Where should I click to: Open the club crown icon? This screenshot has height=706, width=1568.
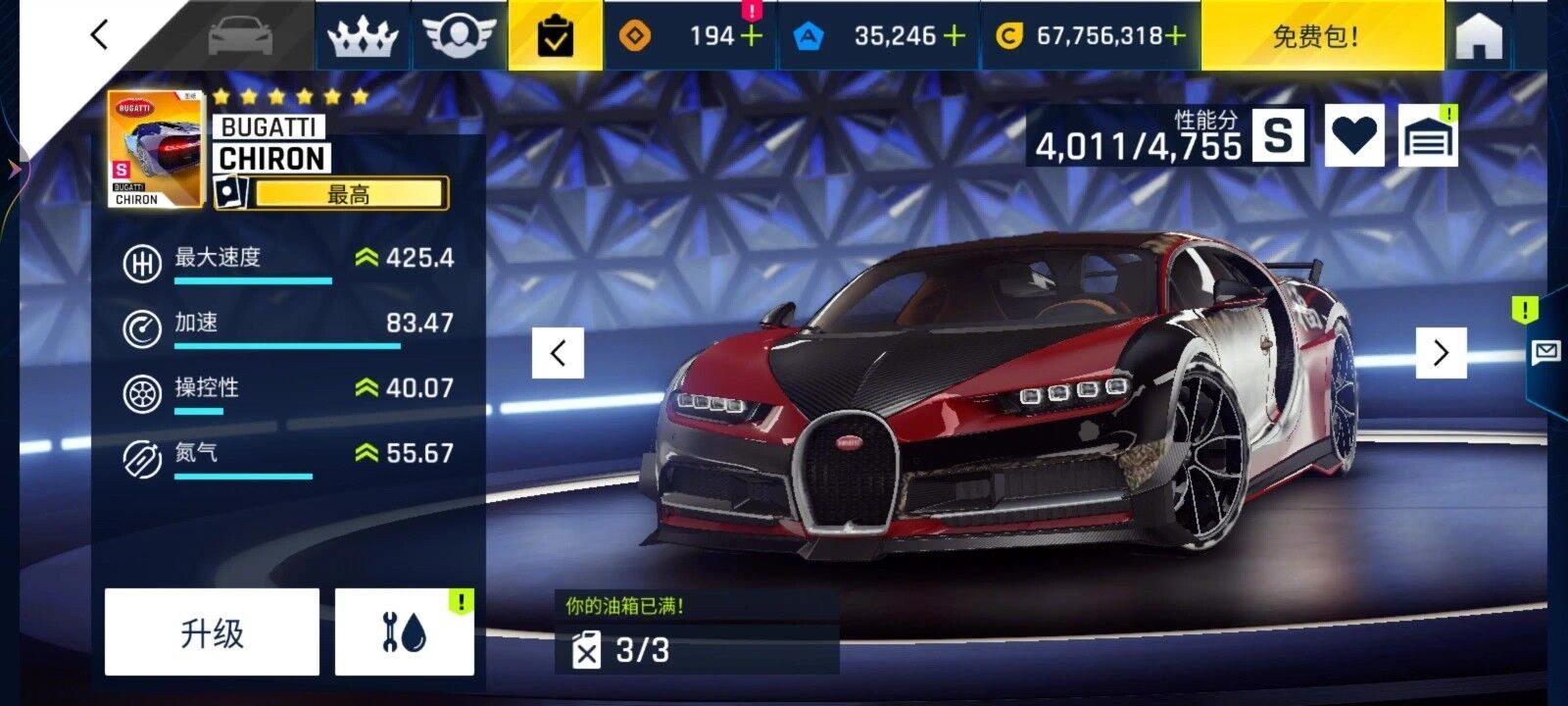(x=365, y=35)
